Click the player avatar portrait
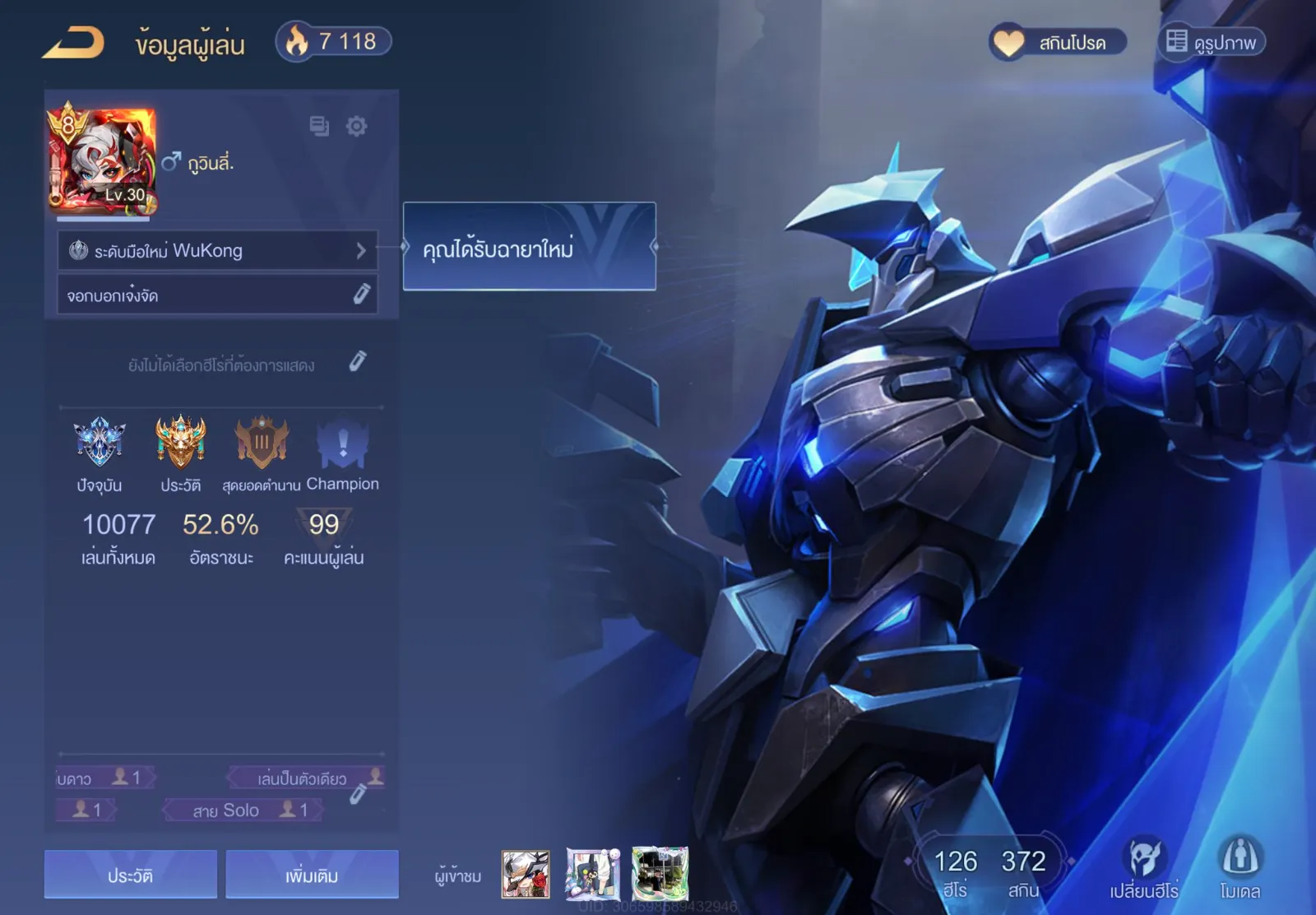 (102, 160)
